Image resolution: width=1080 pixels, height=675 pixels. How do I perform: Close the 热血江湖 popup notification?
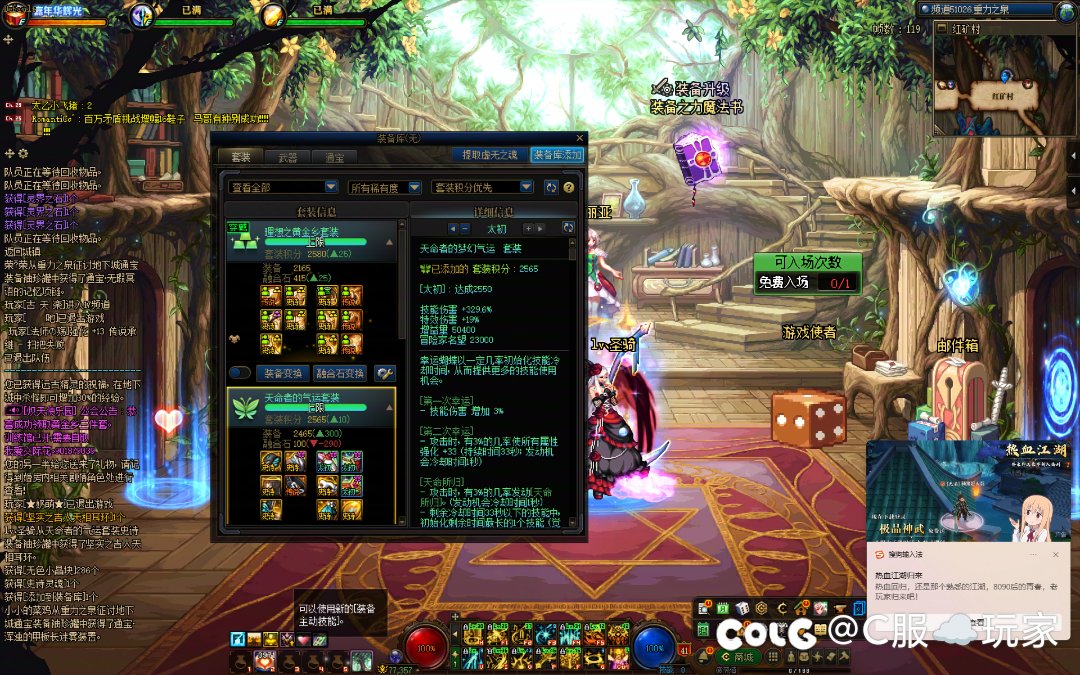coord(1055,553)
